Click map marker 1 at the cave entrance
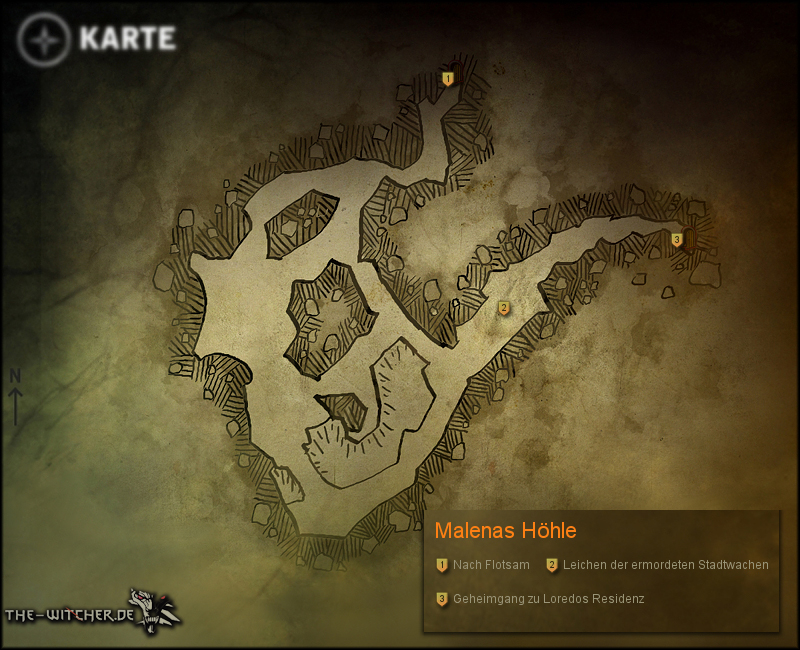 point(448,78)
